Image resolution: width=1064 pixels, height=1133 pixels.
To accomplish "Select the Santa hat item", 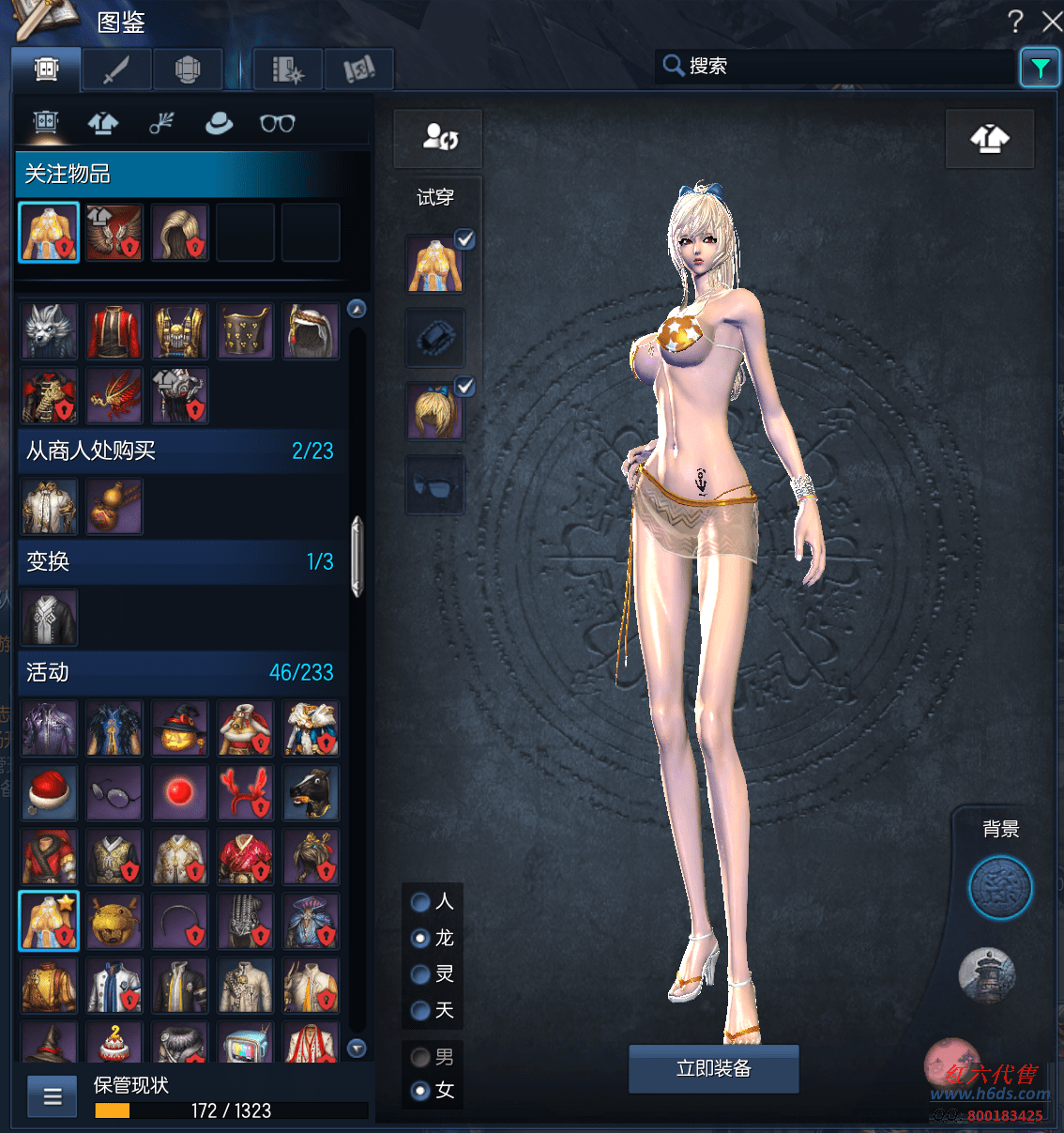I will [49, 792].
